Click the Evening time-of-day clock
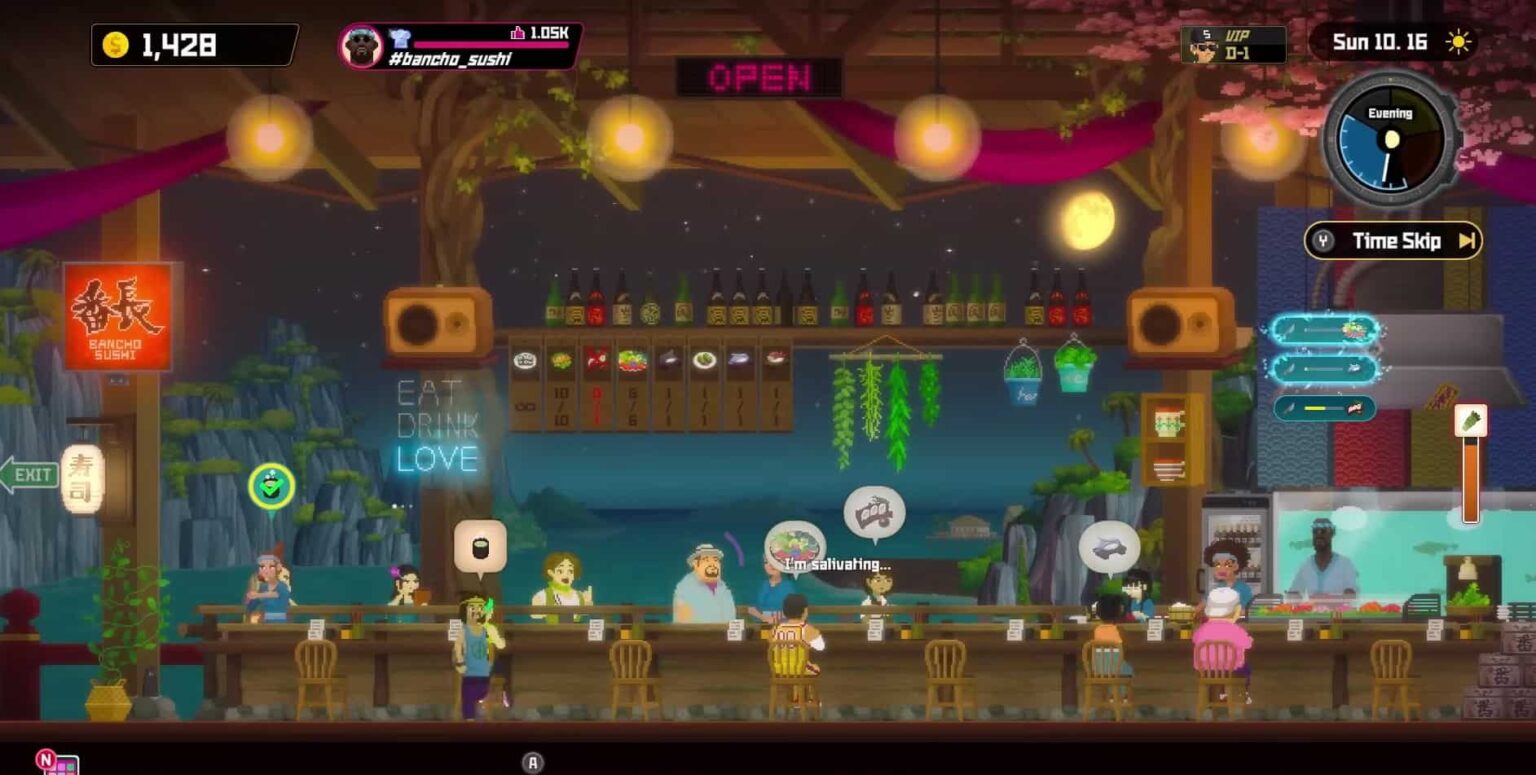The height and width of the screenshot is (775, 1536). pyautogui.click(x=1389, y=140)
